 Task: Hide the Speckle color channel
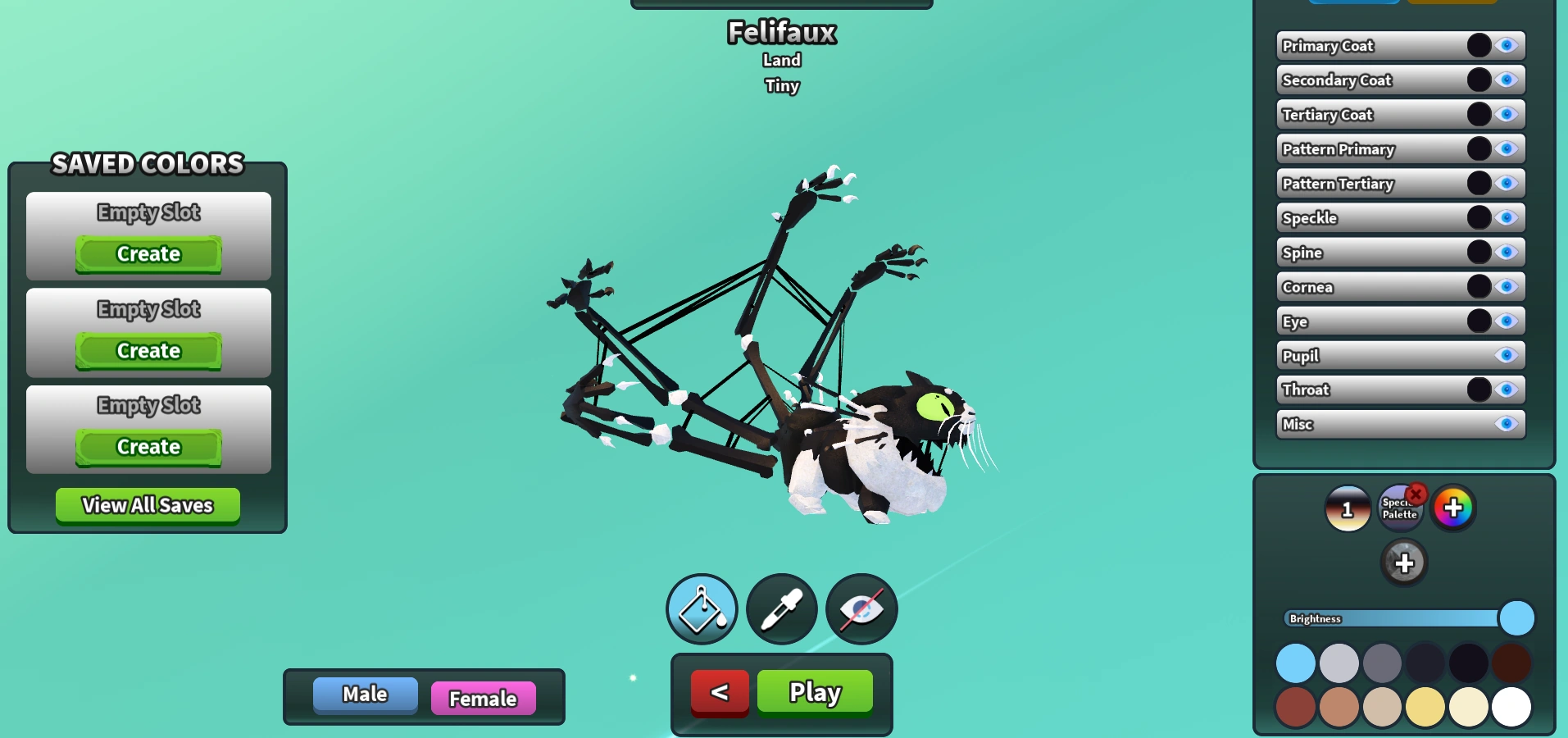1507,217
